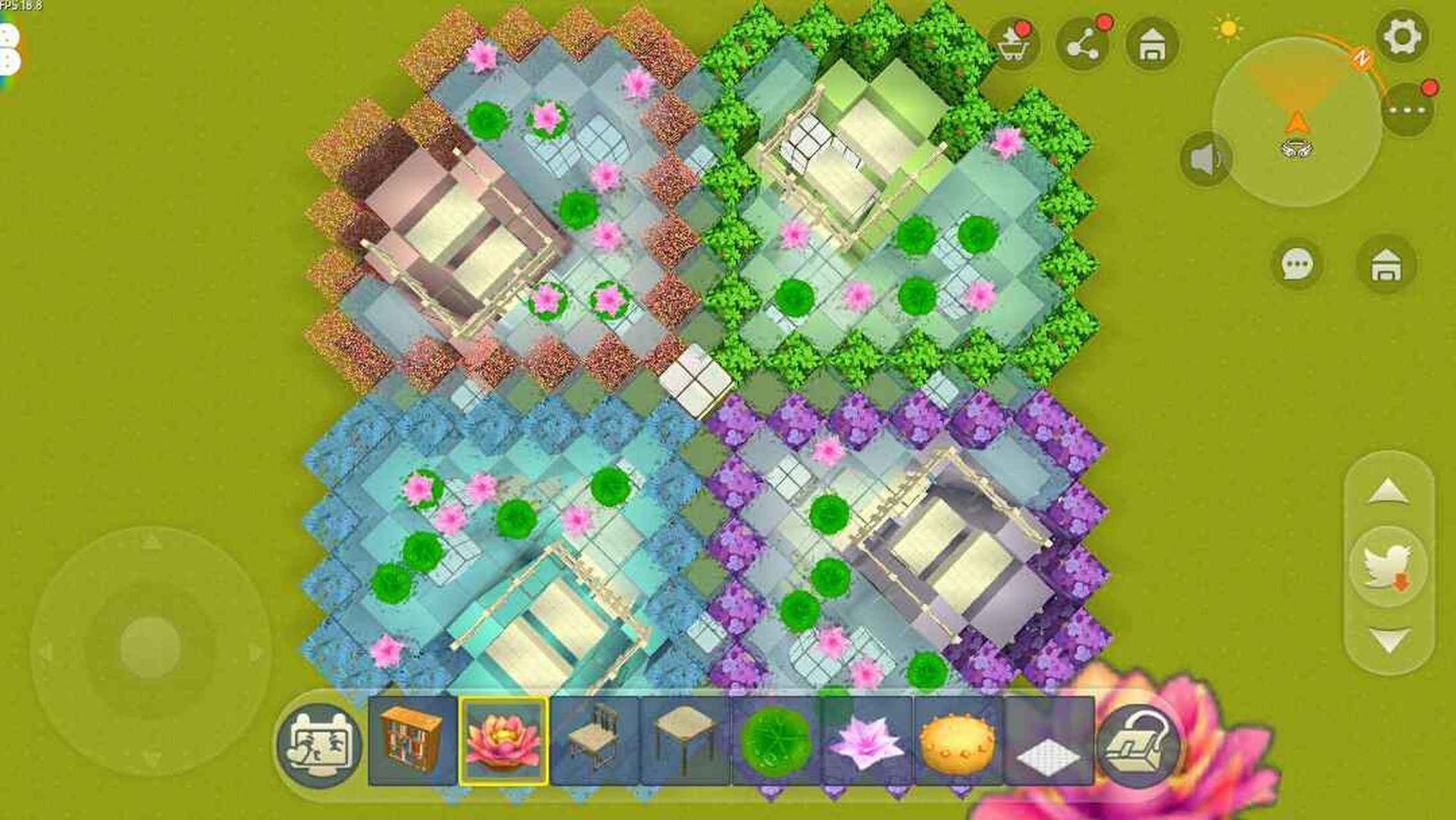Image resolution: width=1456 pixels, height=820 pixels.
Task: Open the settings gear
Action: pos(1402,37)
